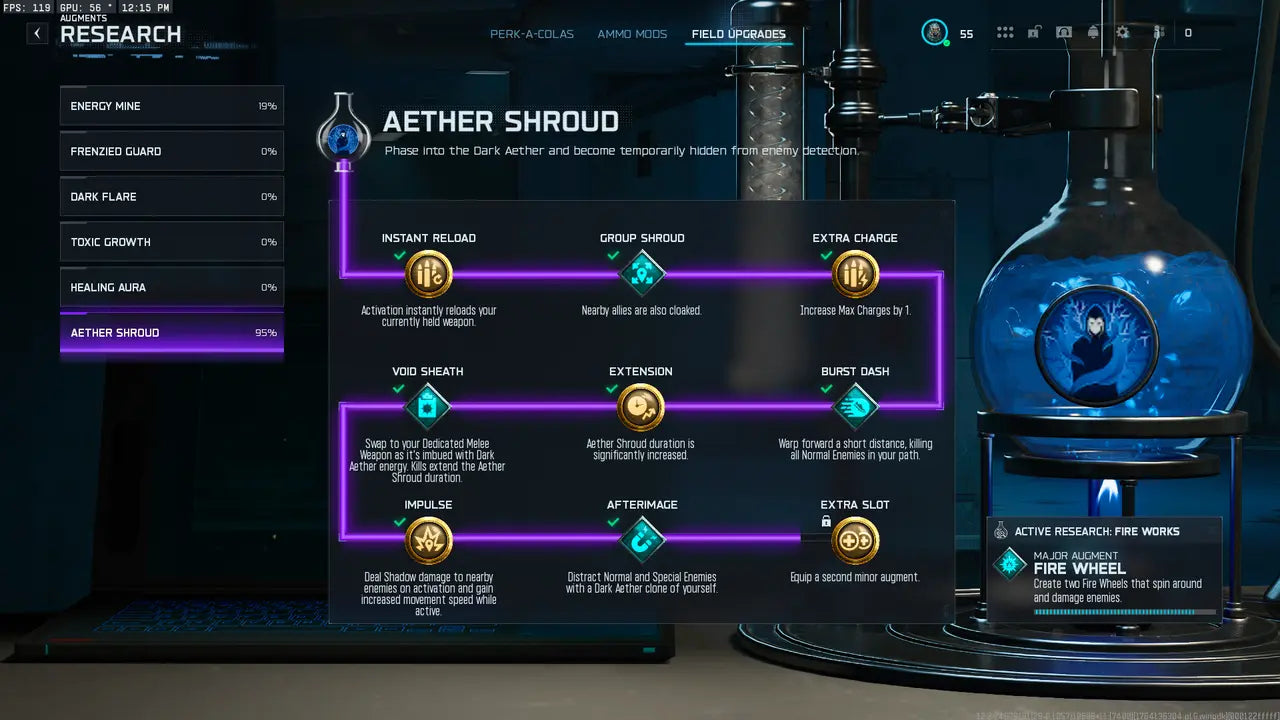Pick Toxic Growth in the upgrade list
This screenshot has width=1280, height=720.
(172, 242)
